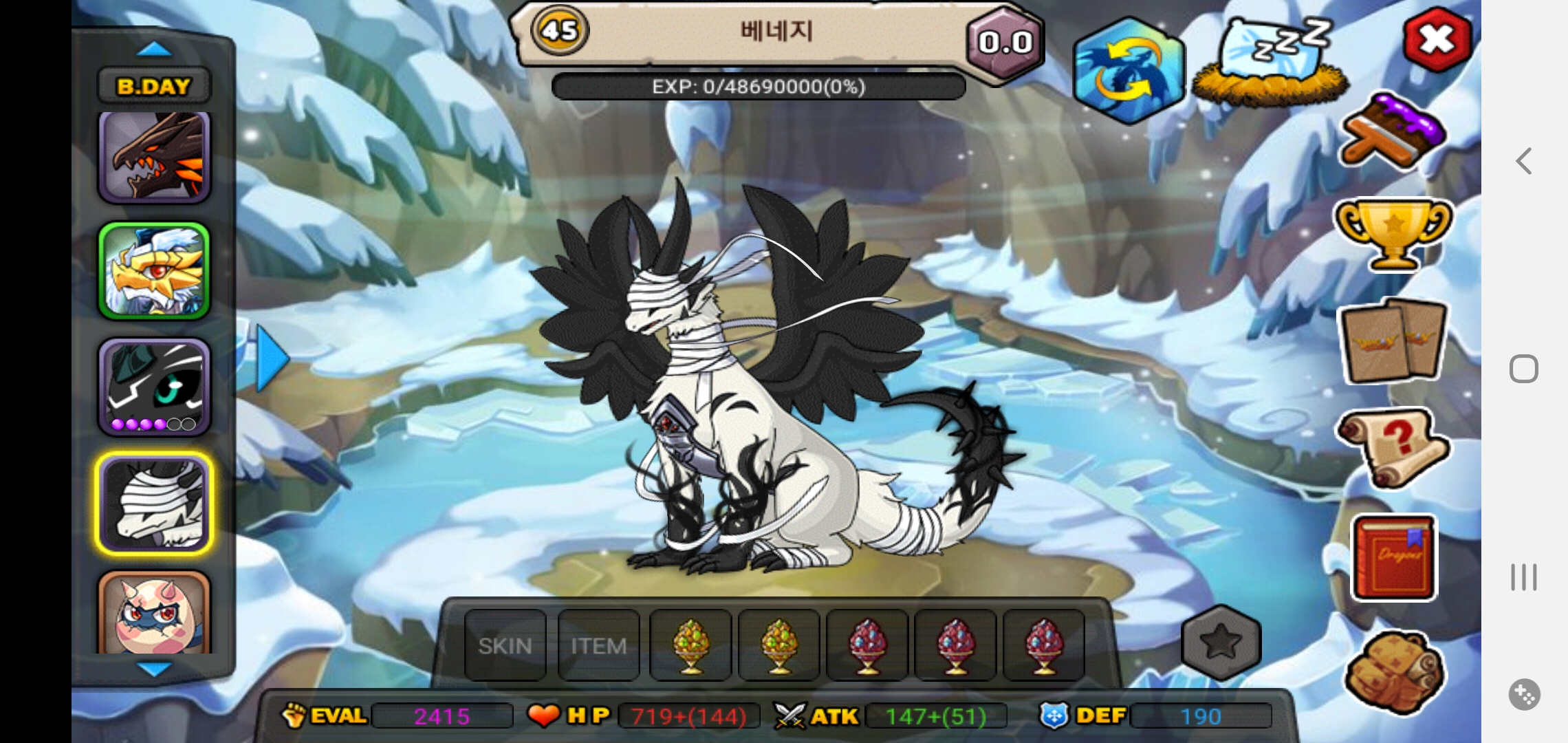Open the dragon swap hexagon icon
Screen dimensions: 1568x743
1128,71
